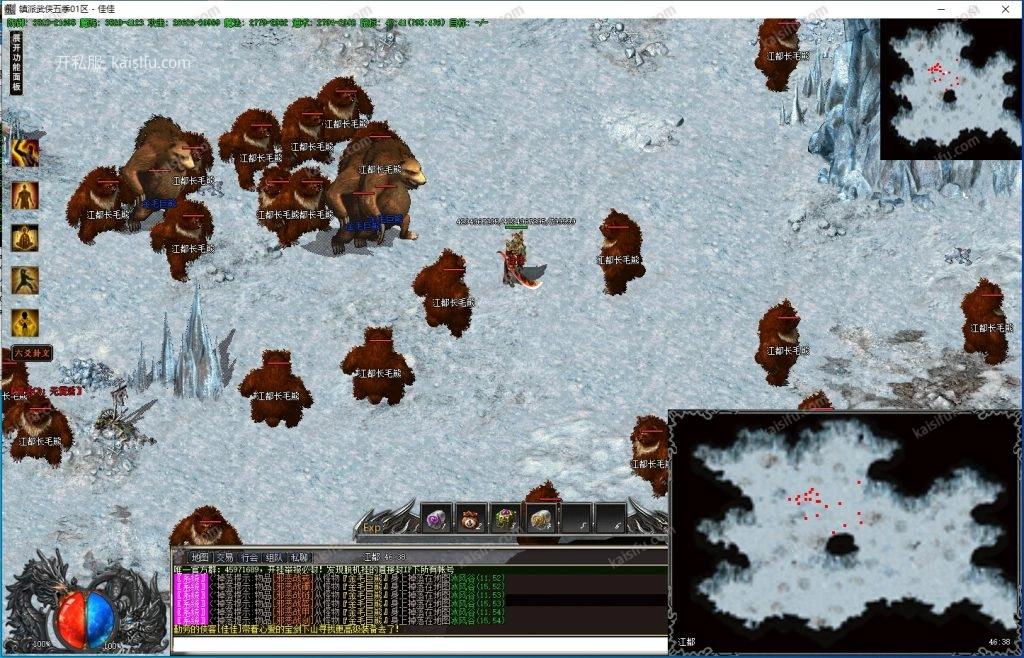Image resolution: width=1024 pixels, height=658 pixels.
Task: Use the purple scroll in hotbar slot 1
Action: 436,518
